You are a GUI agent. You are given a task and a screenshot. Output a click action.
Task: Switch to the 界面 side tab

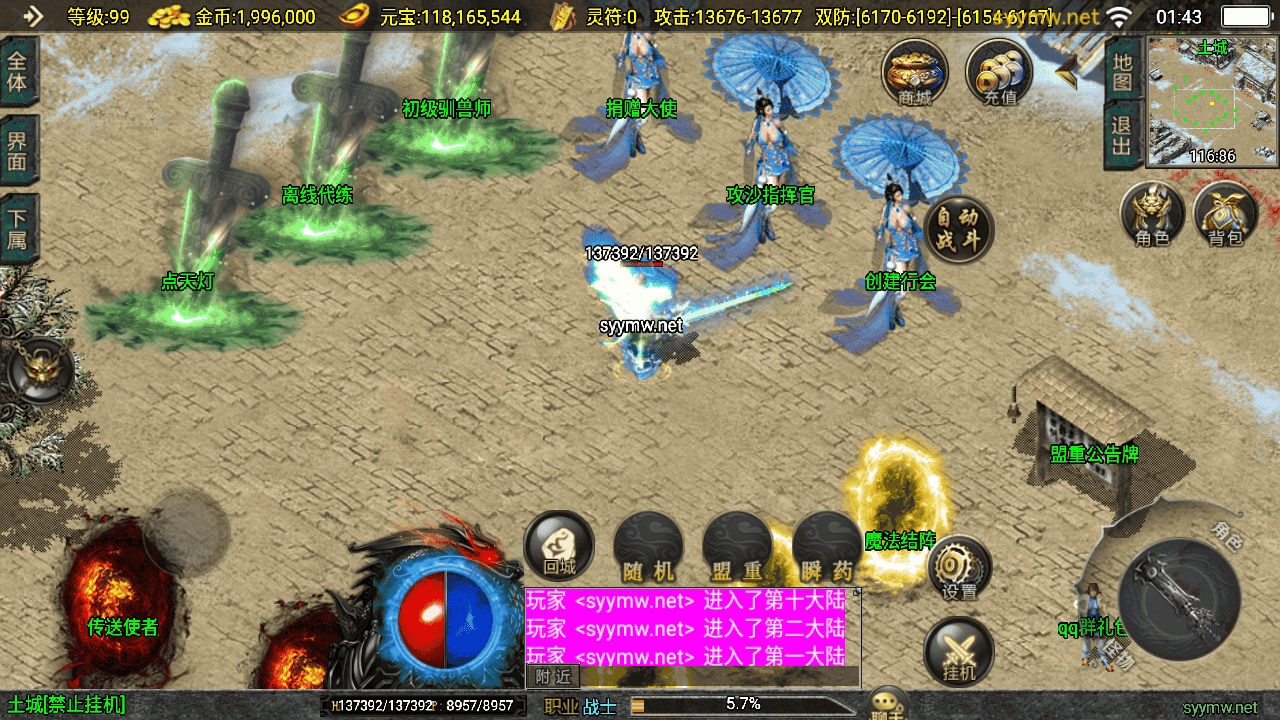(18, 150)
